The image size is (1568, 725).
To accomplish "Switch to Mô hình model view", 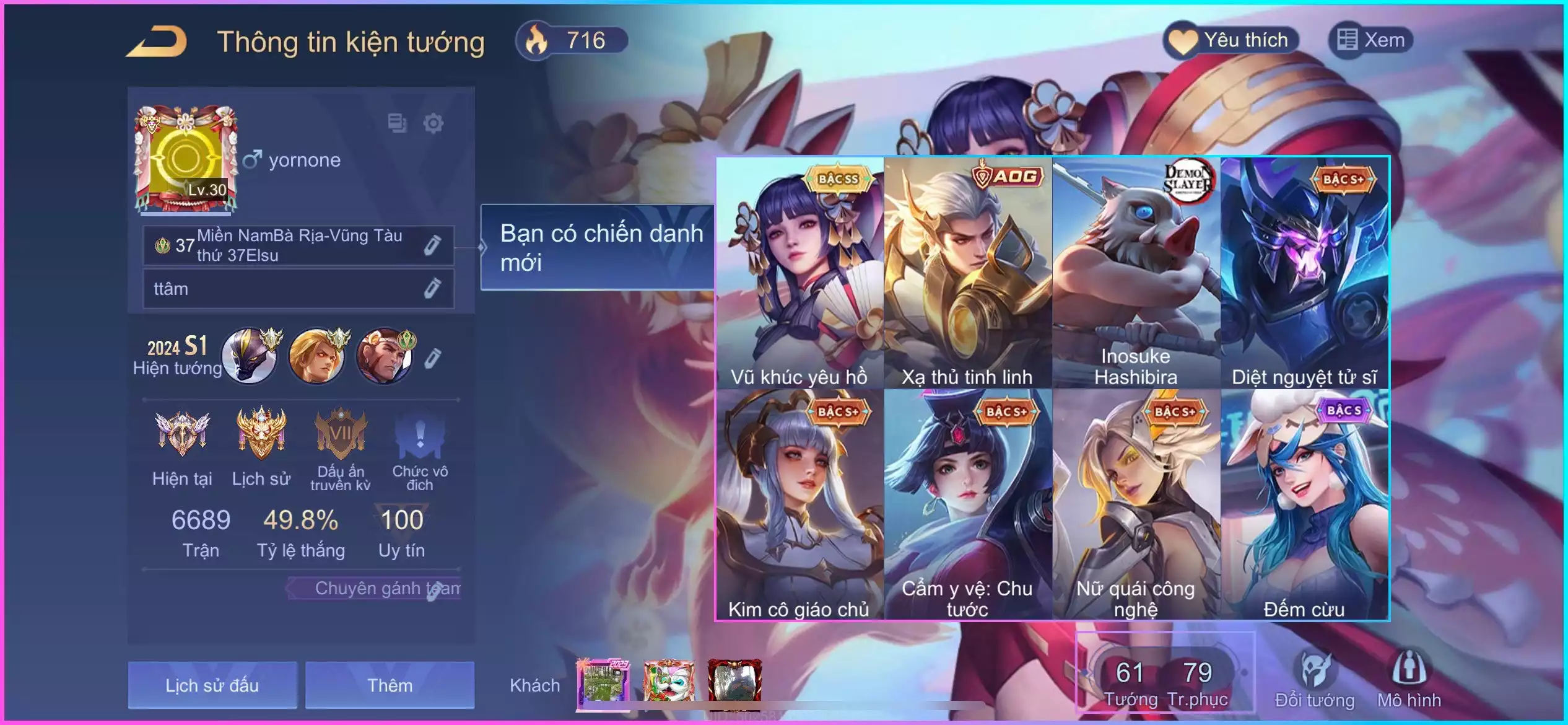I will coord(1409,679).
